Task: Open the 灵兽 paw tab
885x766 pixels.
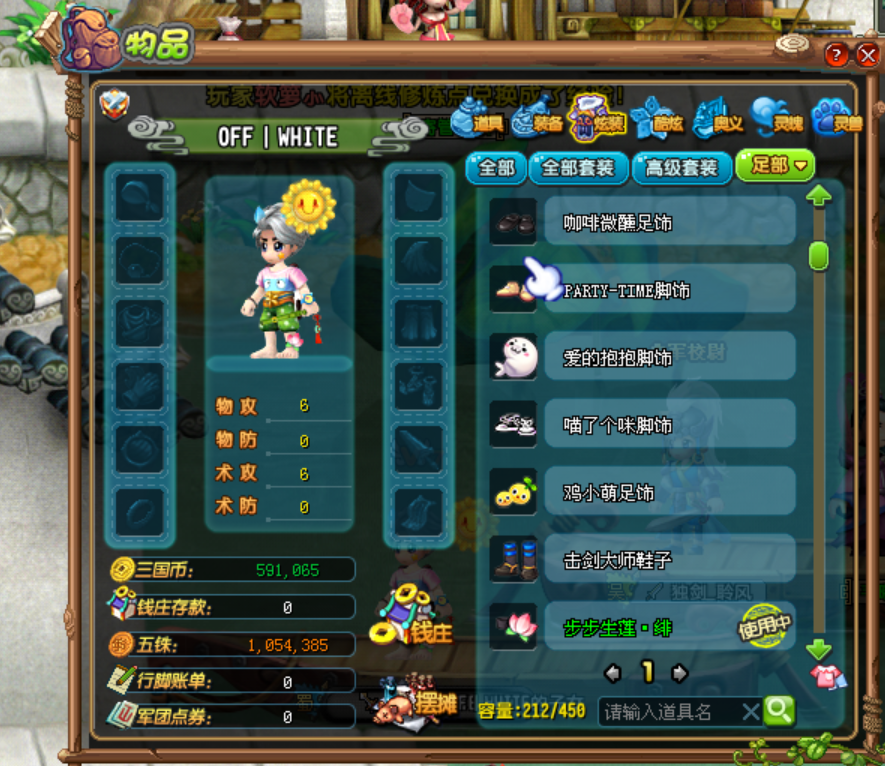Action: (838, 122)
